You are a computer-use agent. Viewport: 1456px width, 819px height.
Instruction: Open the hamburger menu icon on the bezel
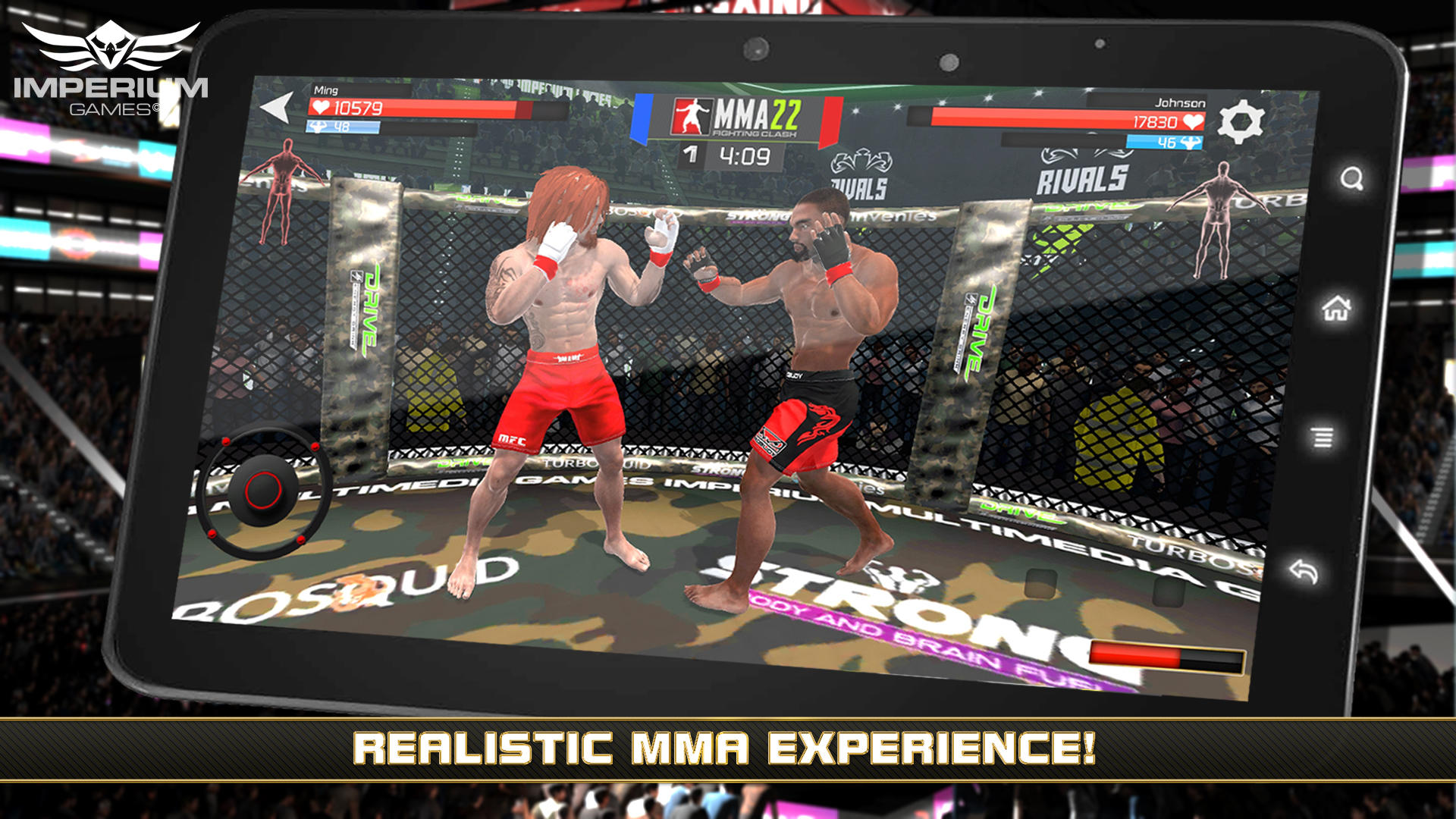pyautogui.click(x=1322, y=438)
